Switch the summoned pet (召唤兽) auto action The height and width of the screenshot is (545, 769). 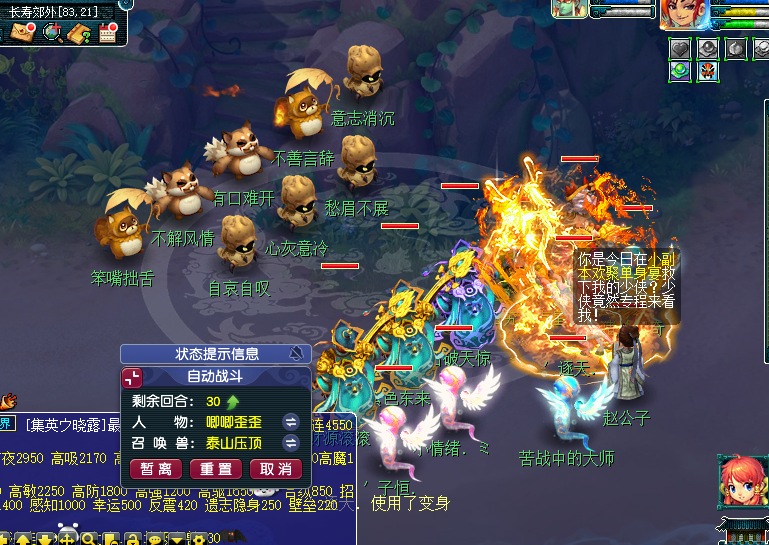click(291, 442)
